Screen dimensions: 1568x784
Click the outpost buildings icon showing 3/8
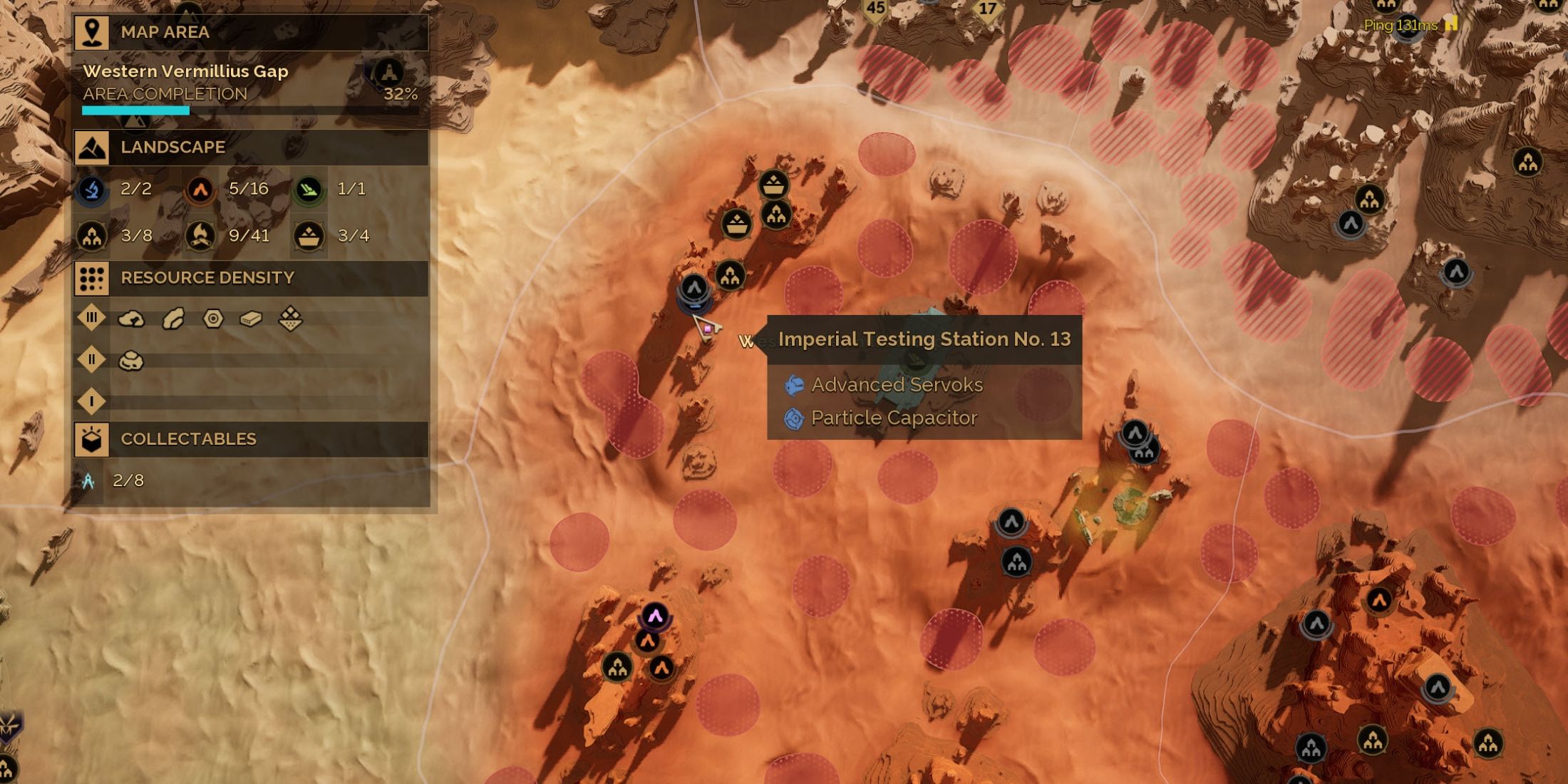pos(93,236)
